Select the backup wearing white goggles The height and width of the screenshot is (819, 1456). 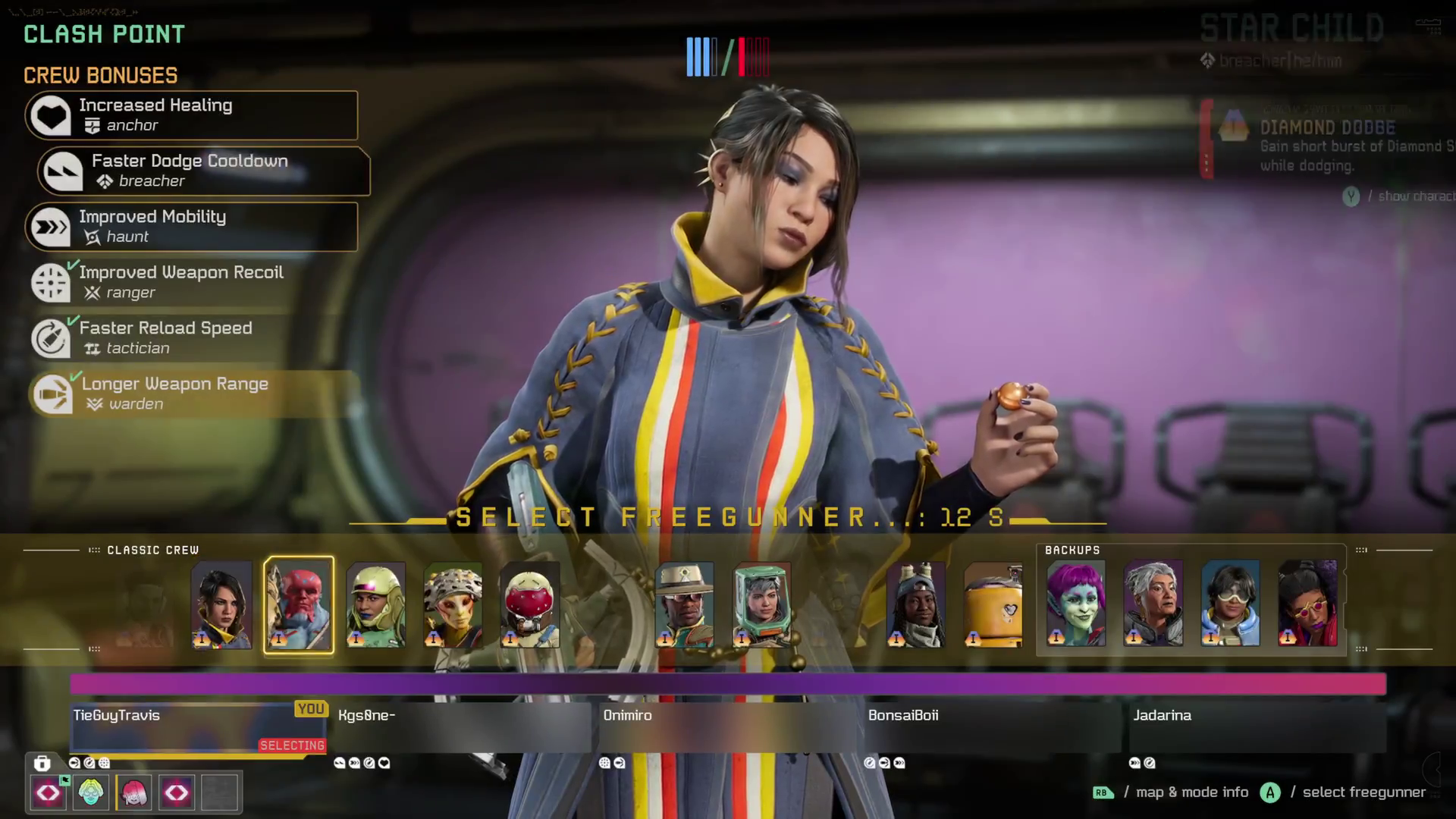point(1230,604)
